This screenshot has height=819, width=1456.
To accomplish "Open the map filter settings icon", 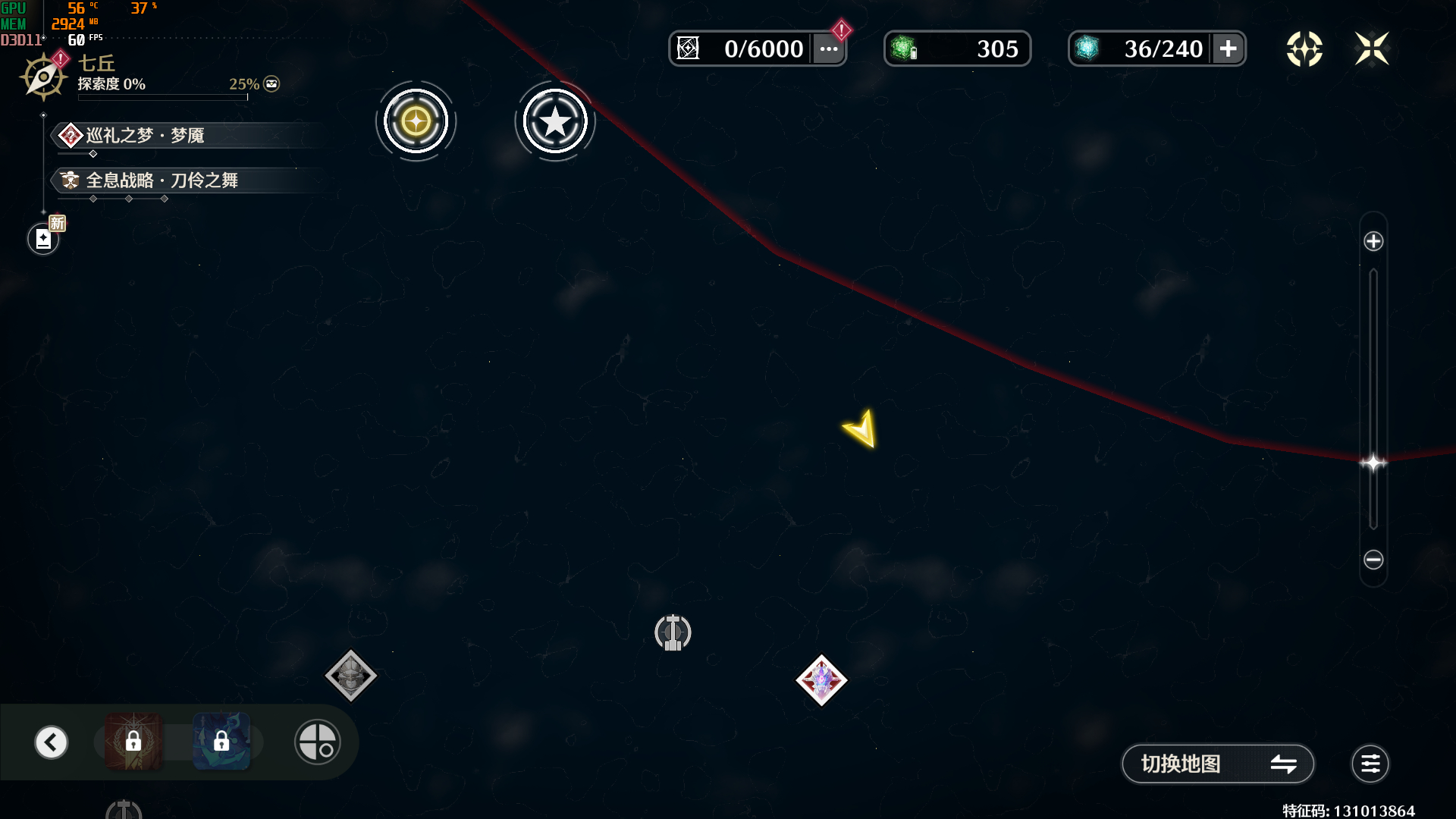I will pos(1370,764).
